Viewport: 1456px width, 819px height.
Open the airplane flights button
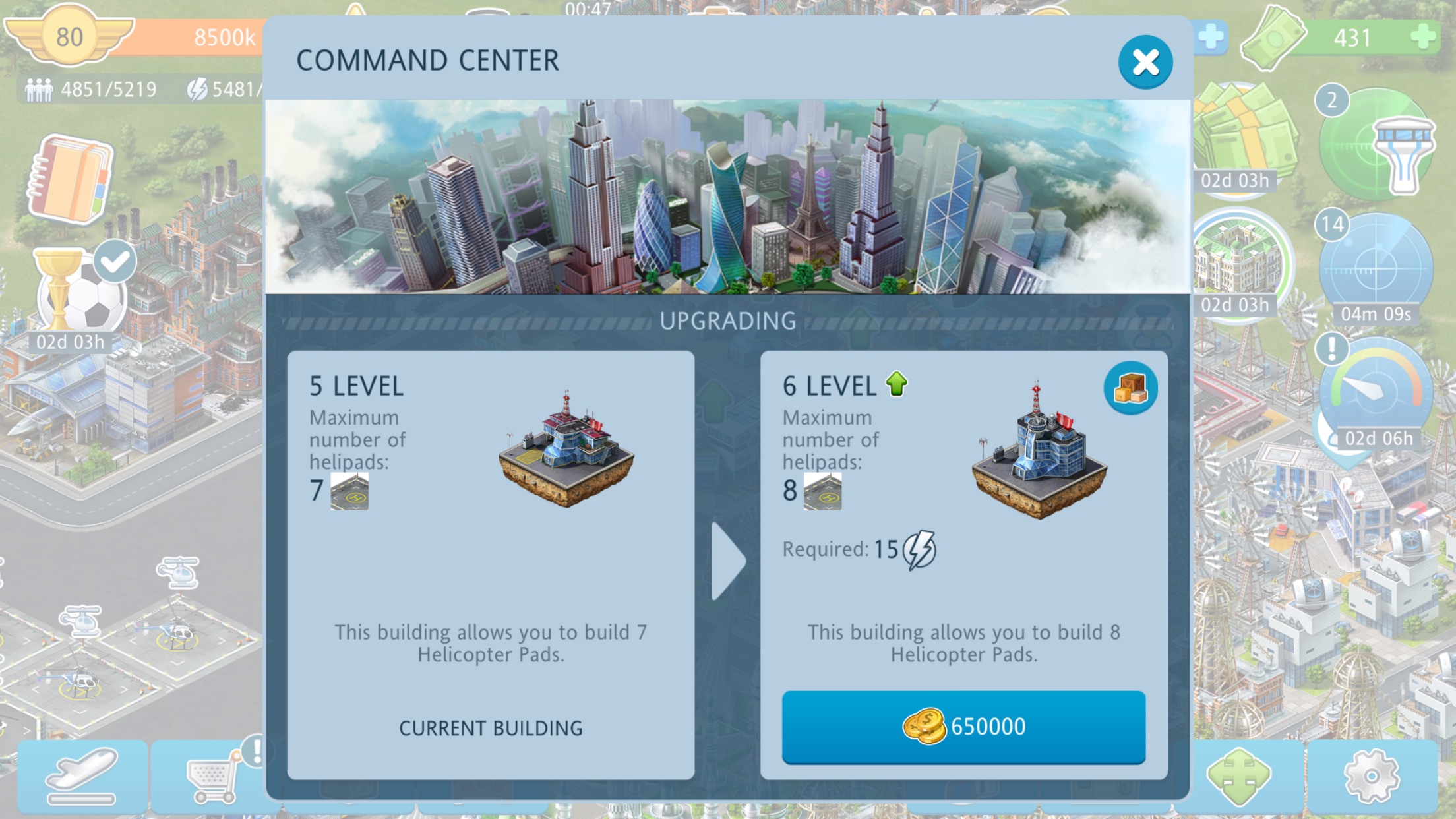(x=82, y=776)
